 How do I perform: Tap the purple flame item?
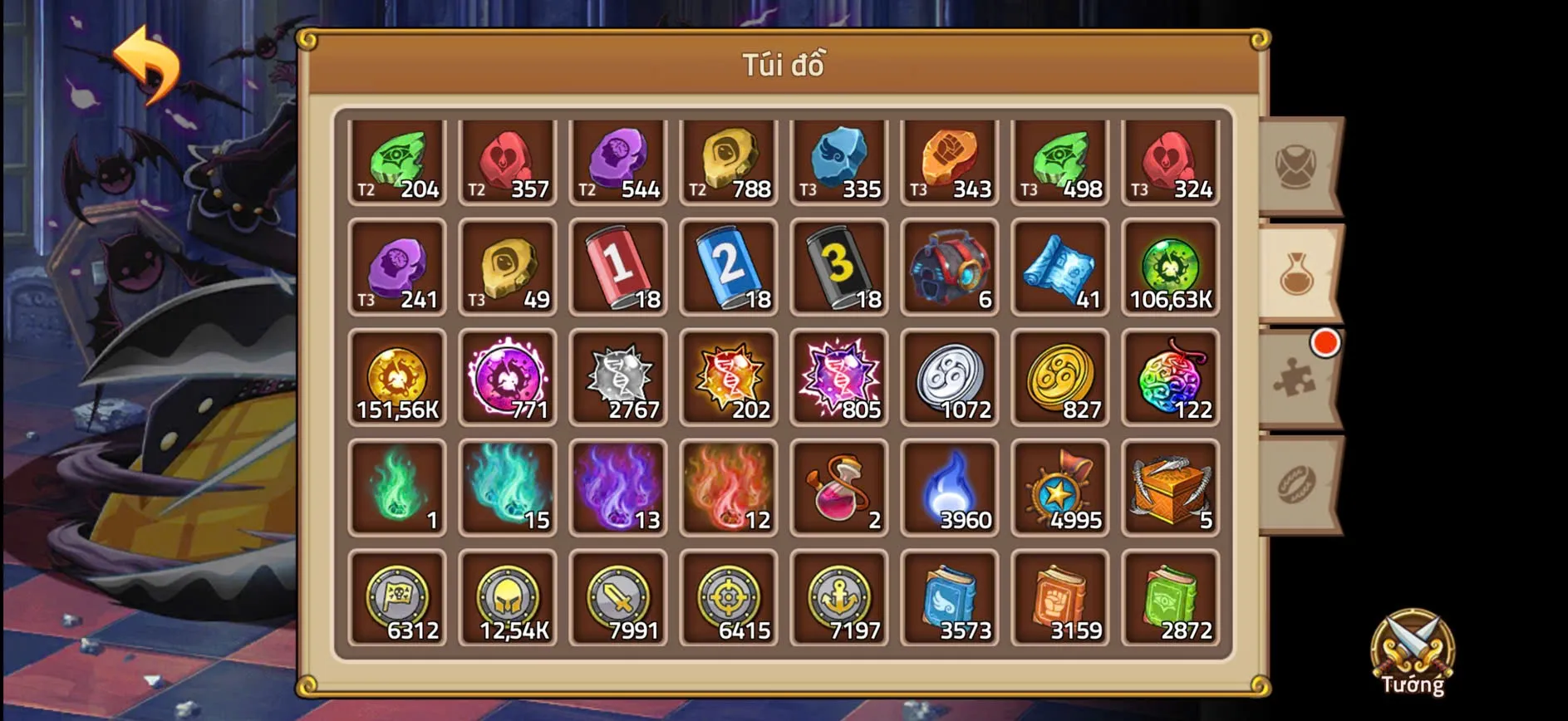point(618,488)
